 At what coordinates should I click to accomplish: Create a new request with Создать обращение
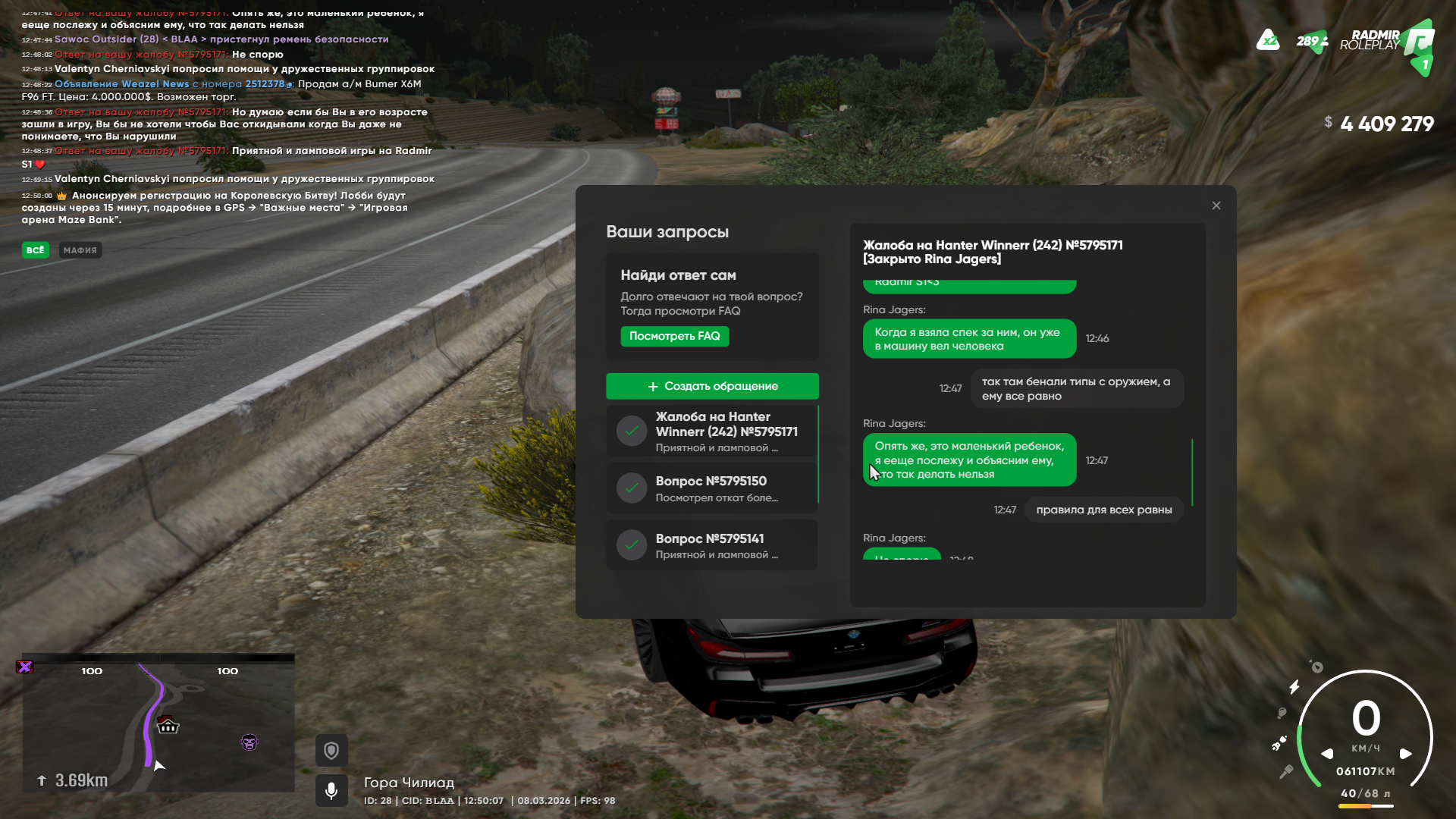[x=712, y=386]
